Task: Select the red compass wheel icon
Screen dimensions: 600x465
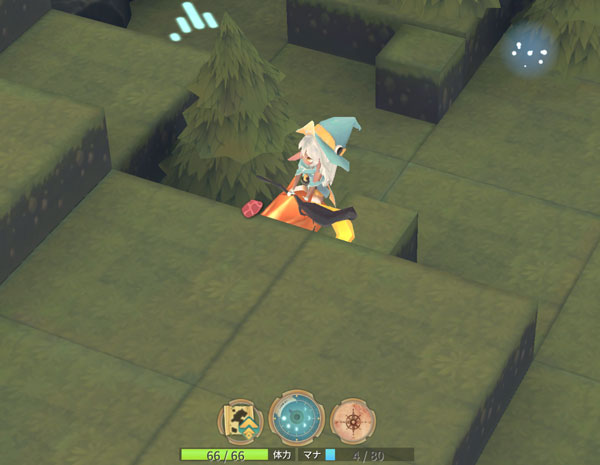Action: 352,421
